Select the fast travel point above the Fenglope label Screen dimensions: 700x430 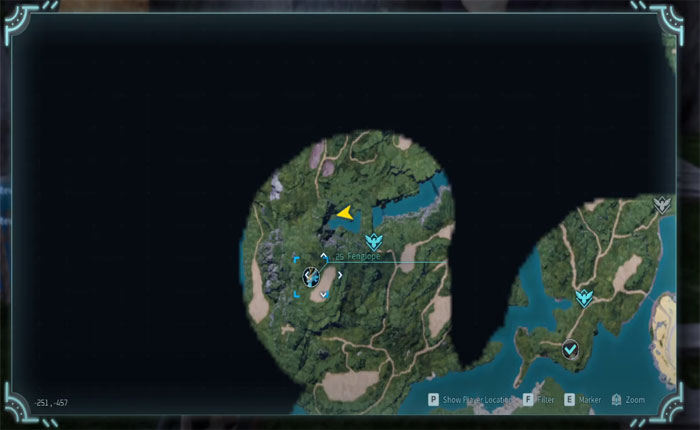[x=374, y=241]
